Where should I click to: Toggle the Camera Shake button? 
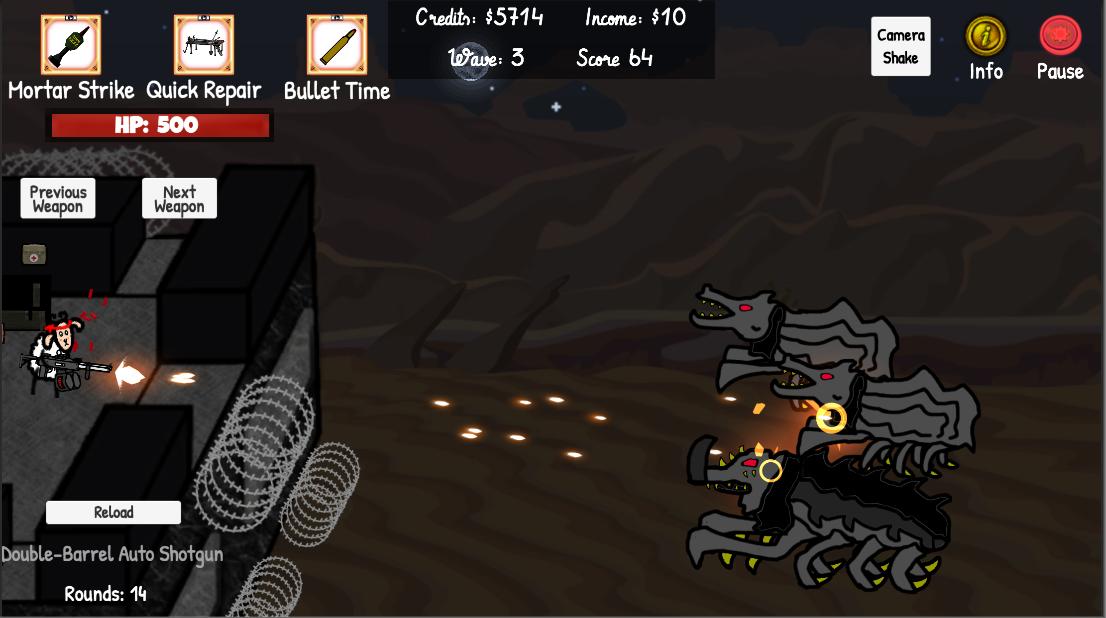click(900, 46)
